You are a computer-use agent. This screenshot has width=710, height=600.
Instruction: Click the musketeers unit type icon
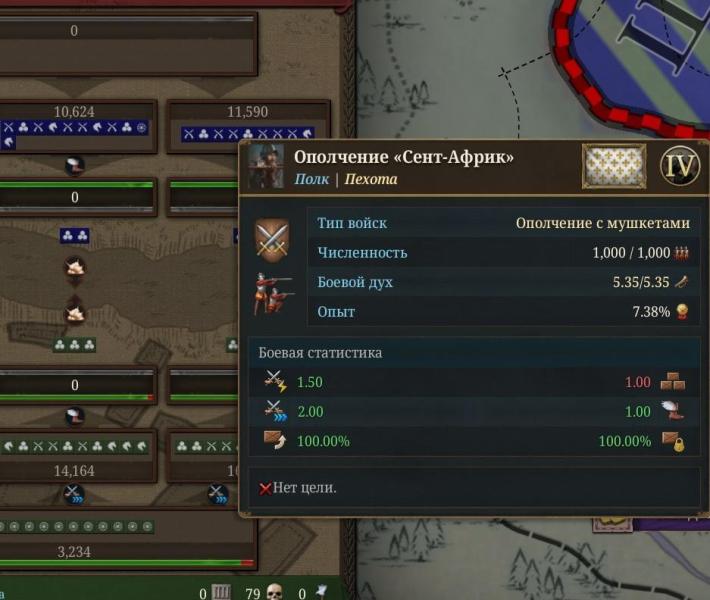pyautogui.click(x=272, y=295)
